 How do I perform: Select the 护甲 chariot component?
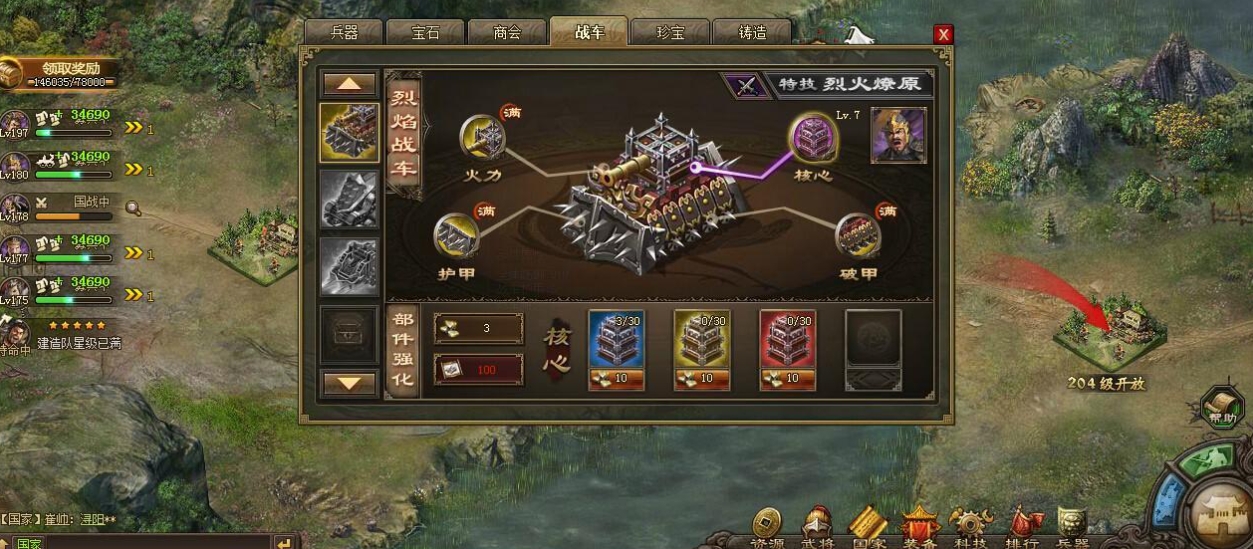456,234
